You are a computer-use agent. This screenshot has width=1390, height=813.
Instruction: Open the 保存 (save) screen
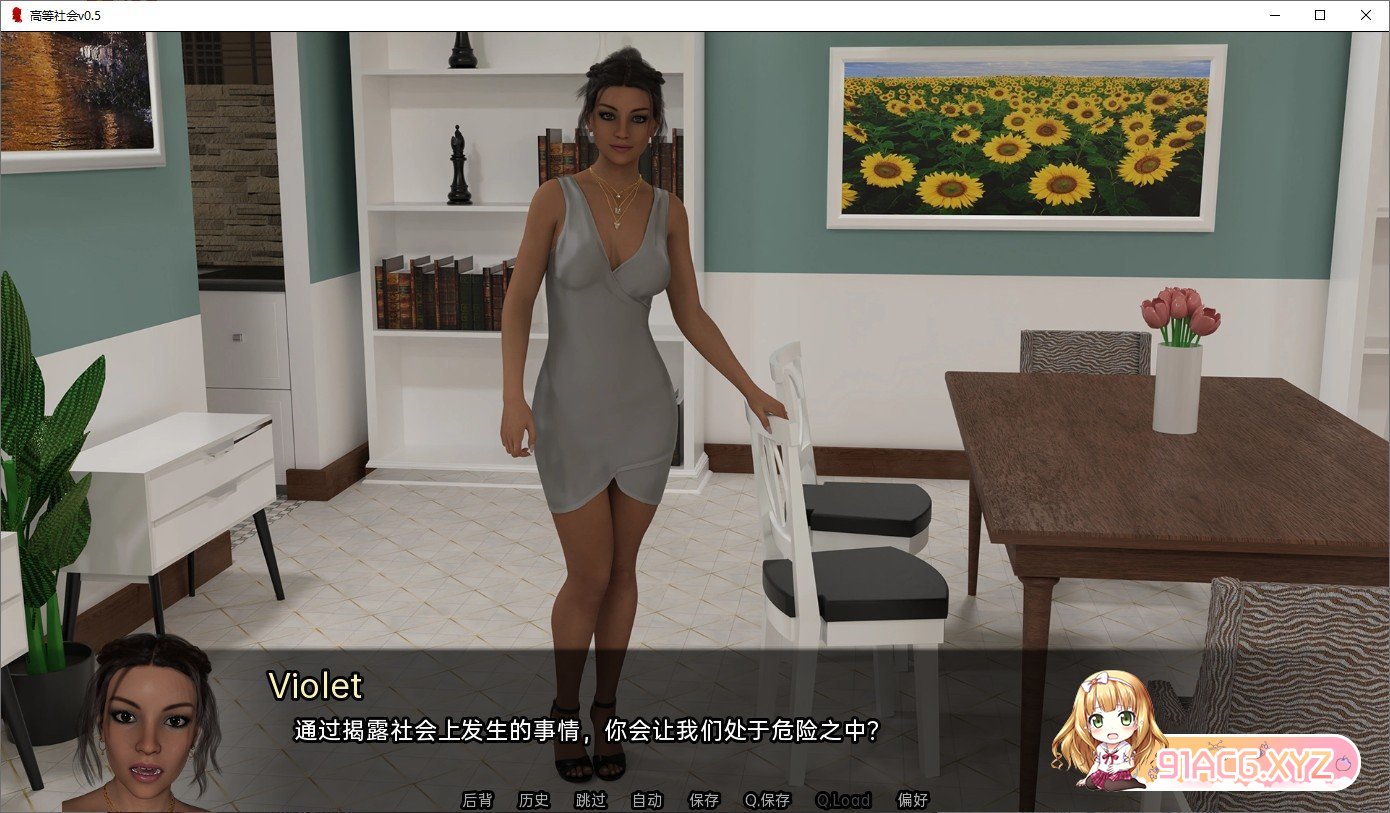click(x=703, y=800)
